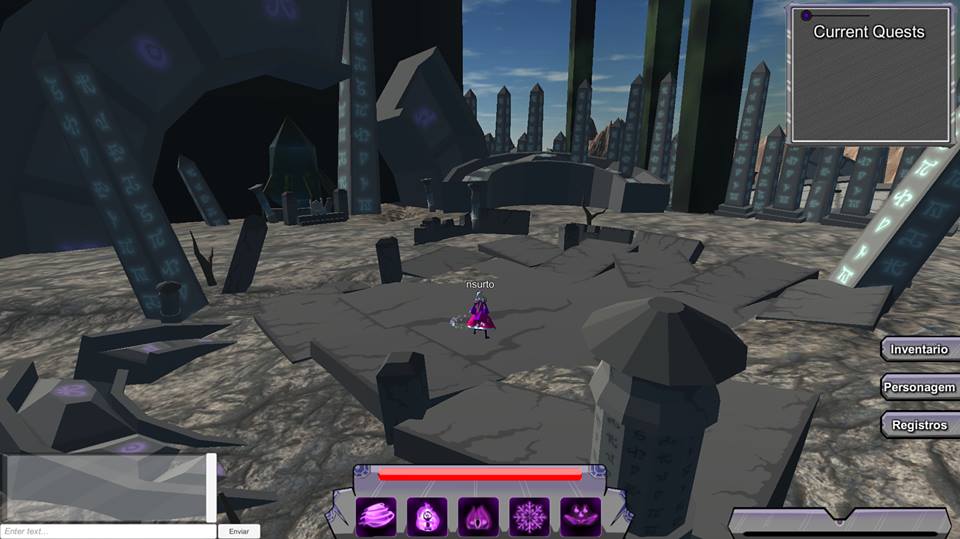Select the chat message log box
The width and height of the screenshot is (960, 539).
pyautogui.click(x=104, y=487)
